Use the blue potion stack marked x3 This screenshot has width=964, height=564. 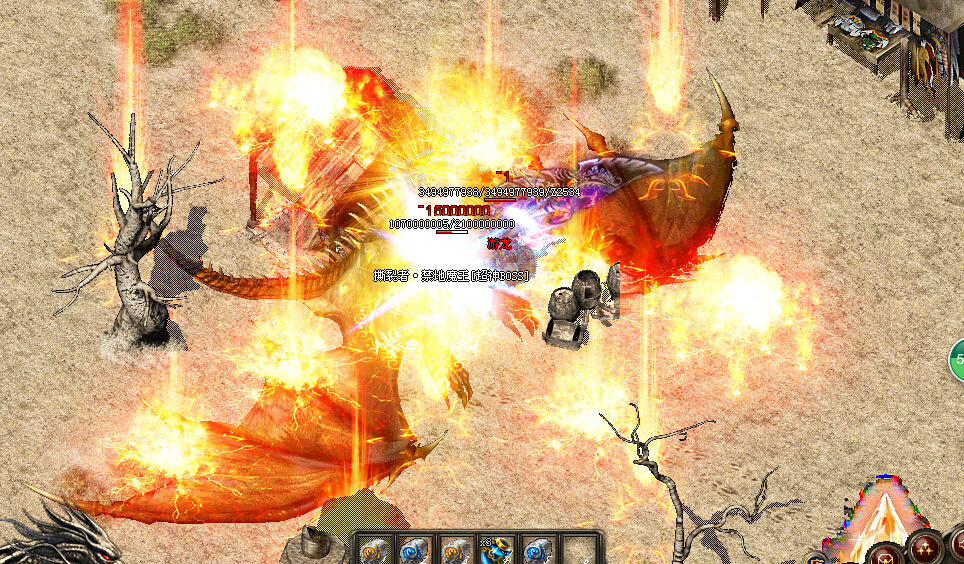click(497, 549)
